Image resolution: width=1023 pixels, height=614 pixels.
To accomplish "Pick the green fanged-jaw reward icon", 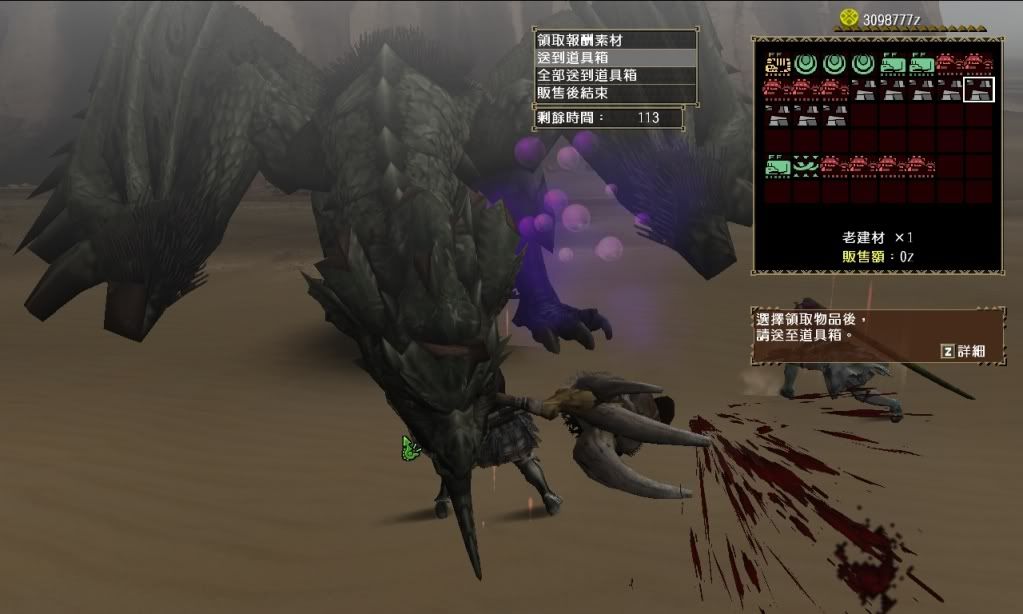I will [806, 166].
